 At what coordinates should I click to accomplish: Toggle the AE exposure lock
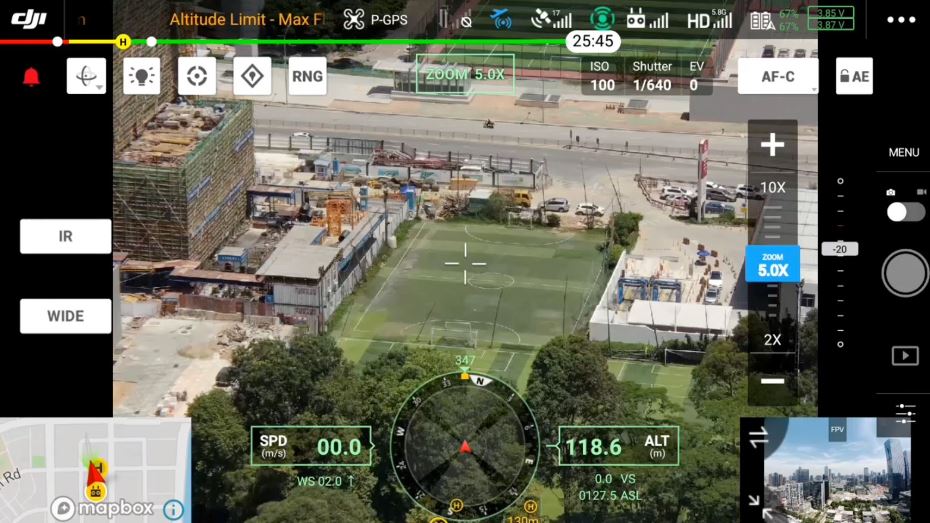click(x=854, y=76)
